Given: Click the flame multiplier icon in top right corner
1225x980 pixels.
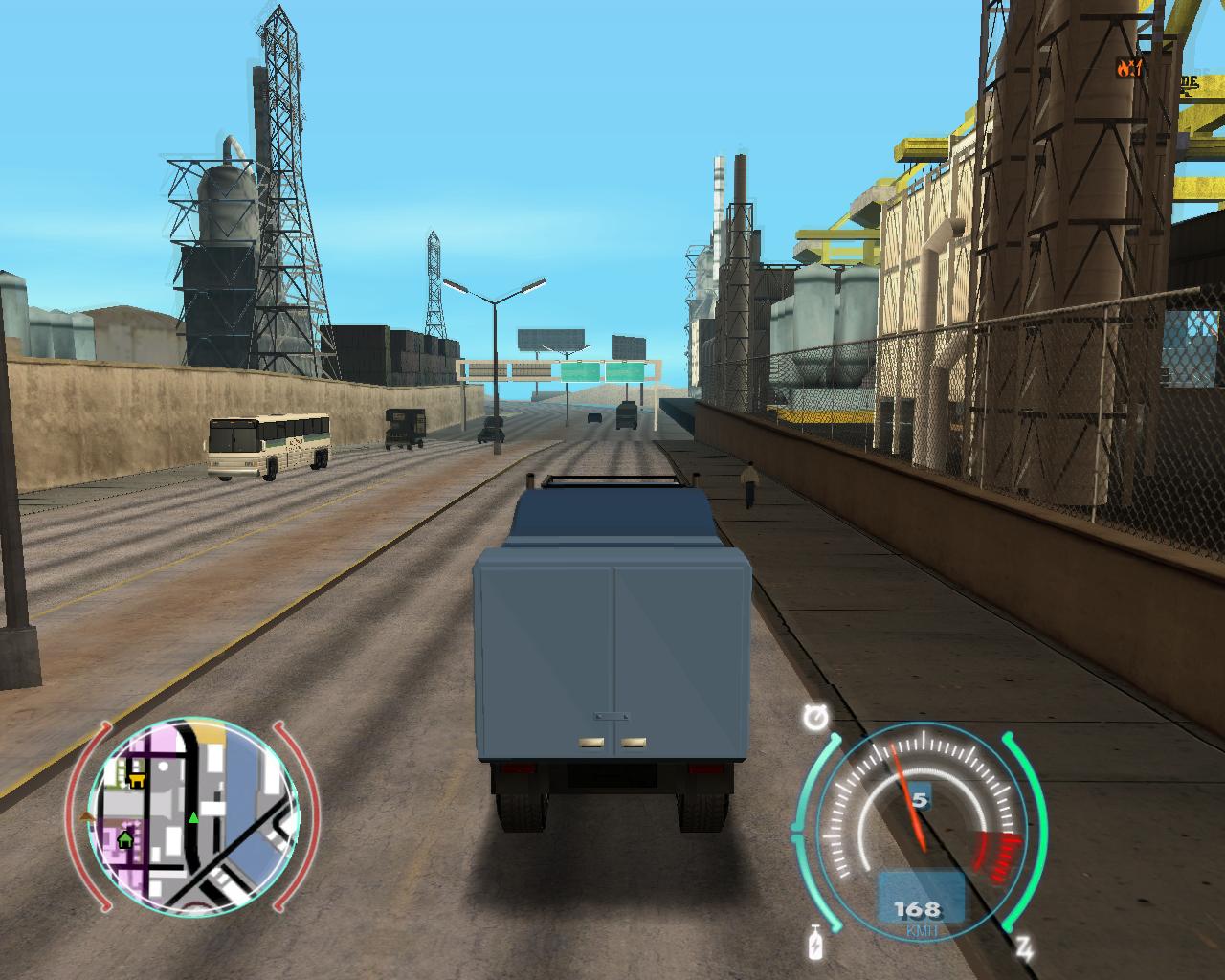Looking at the screenshot, I should (x=1125, y=68).
